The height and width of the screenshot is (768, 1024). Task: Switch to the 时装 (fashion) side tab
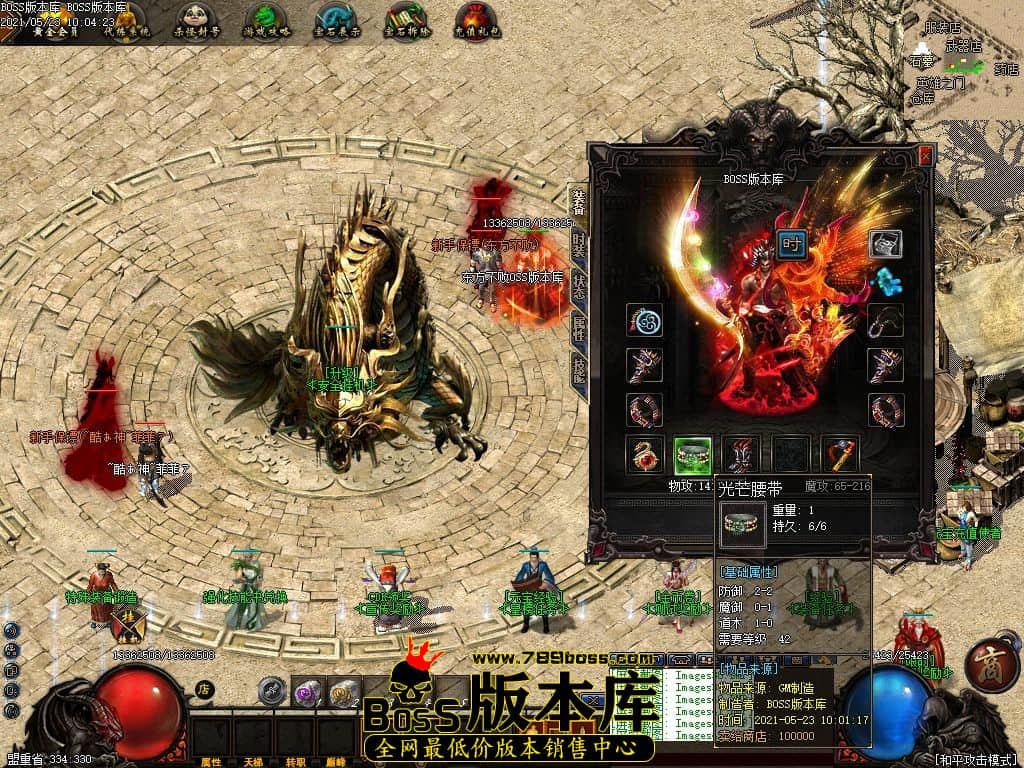coord(579,245)
